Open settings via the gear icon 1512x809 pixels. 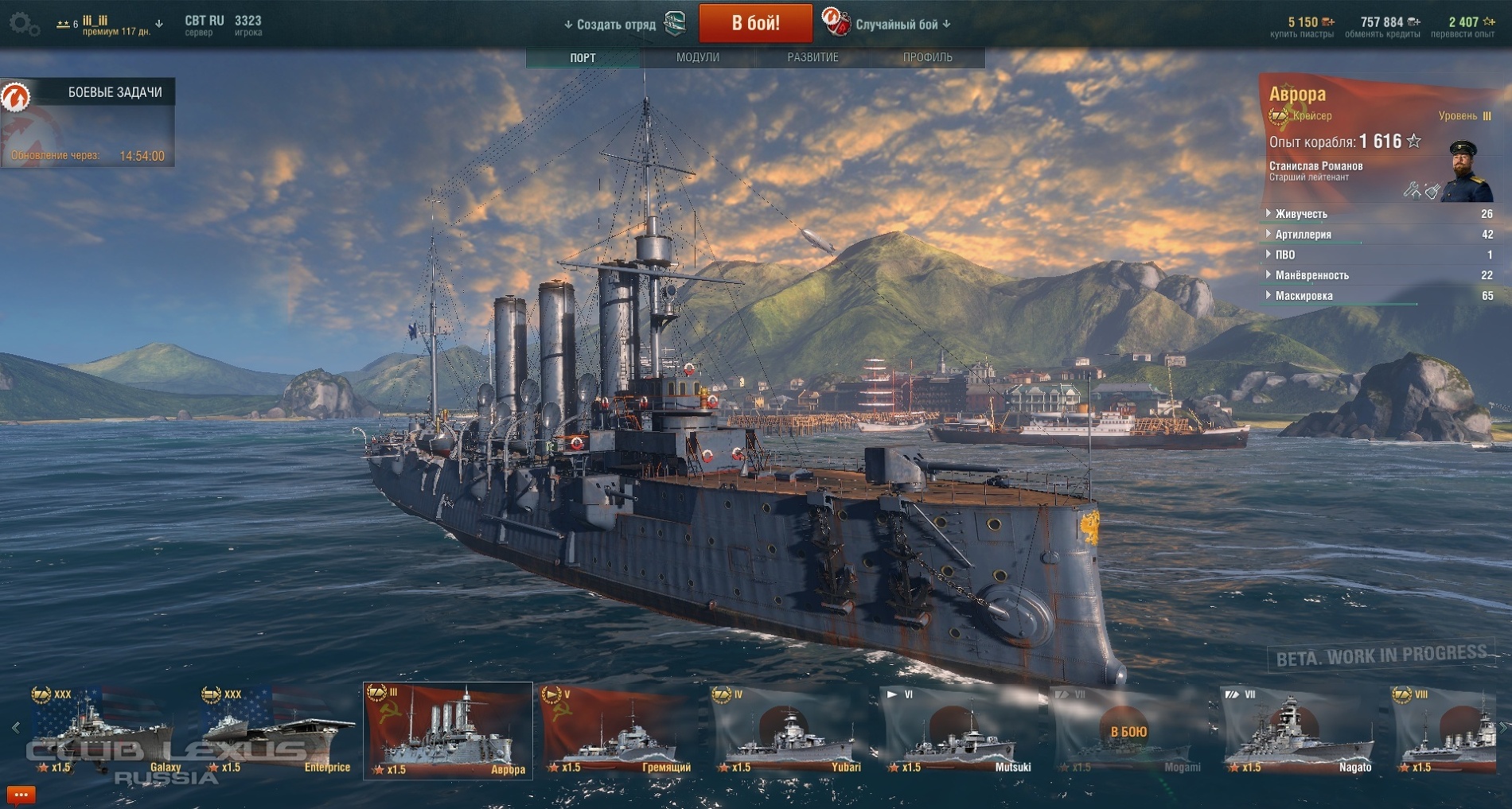[22, 24]
